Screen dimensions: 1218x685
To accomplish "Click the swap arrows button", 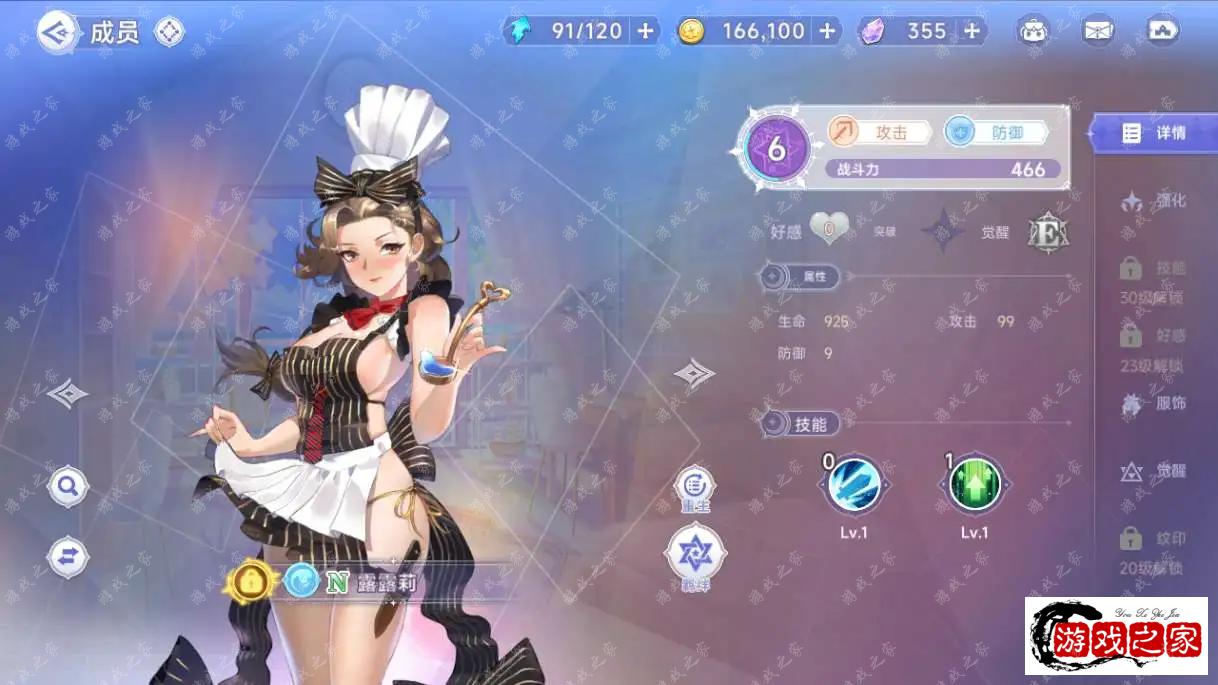I will tap(68, 557).
